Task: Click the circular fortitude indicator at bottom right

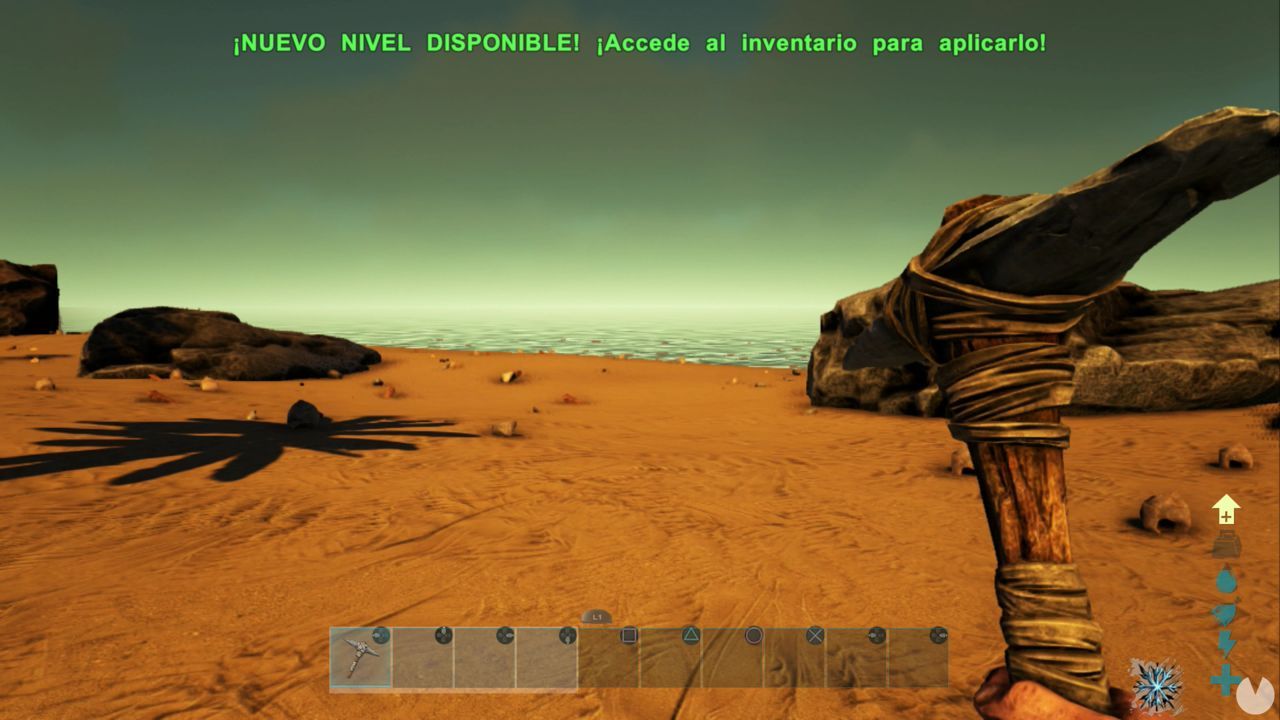Action: pos(1255,695)
